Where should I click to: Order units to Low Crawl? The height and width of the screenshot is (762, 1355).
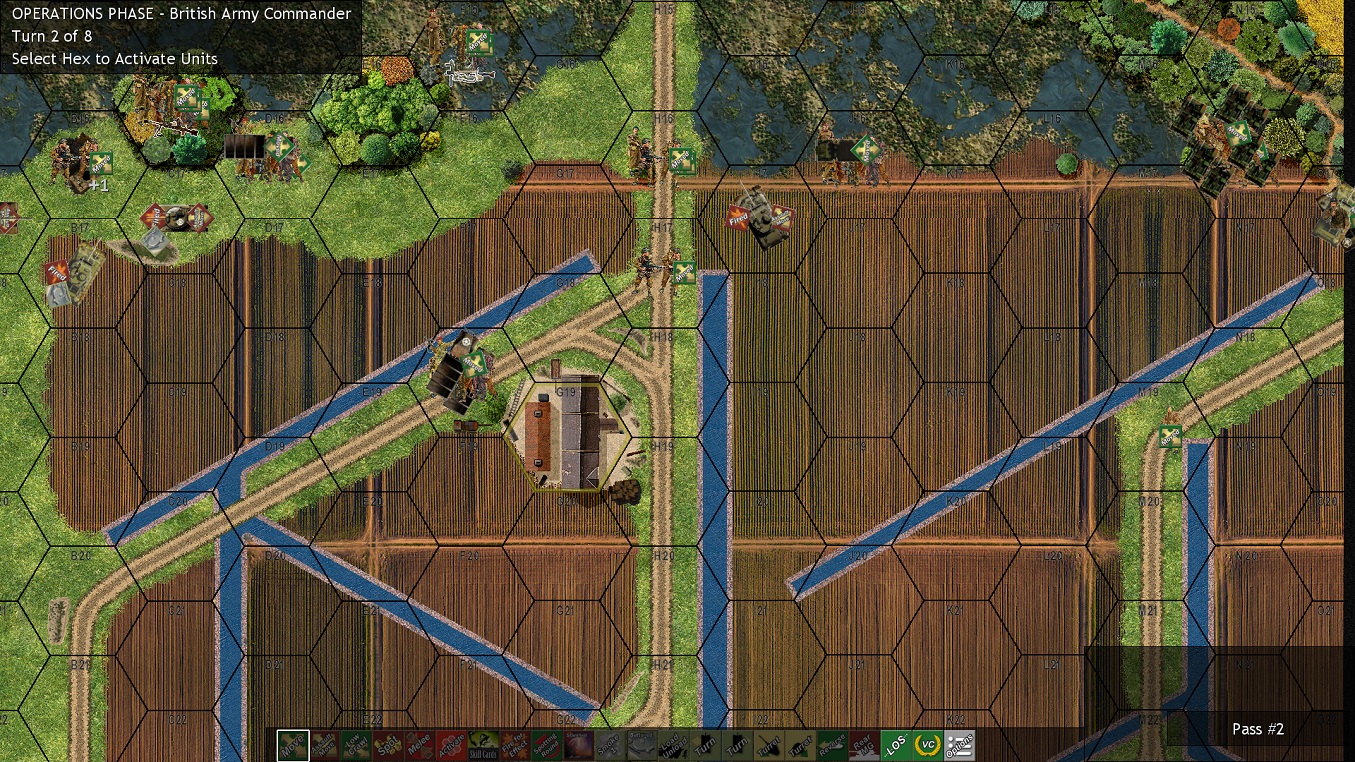point(358,745)
